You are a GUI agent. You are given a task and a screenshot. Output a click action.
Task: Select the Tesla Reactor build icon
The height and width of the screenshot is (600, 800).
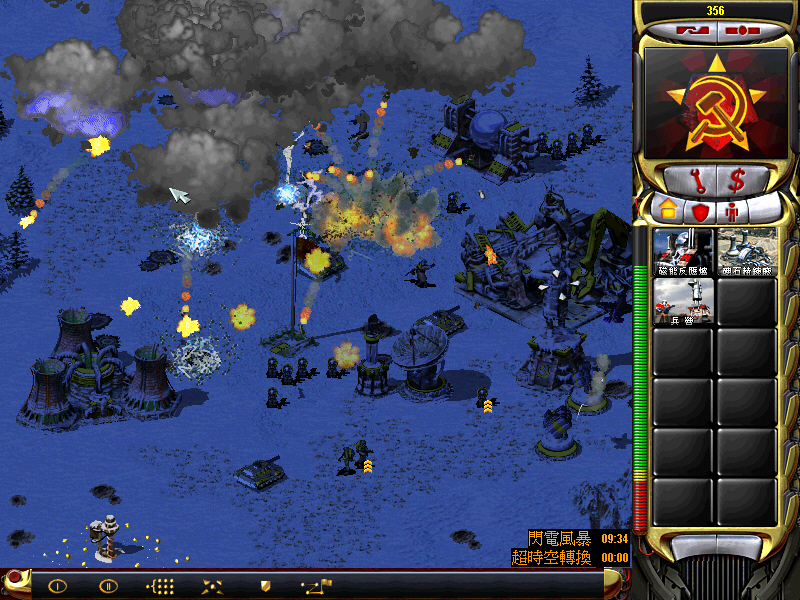tap(683, 251)
